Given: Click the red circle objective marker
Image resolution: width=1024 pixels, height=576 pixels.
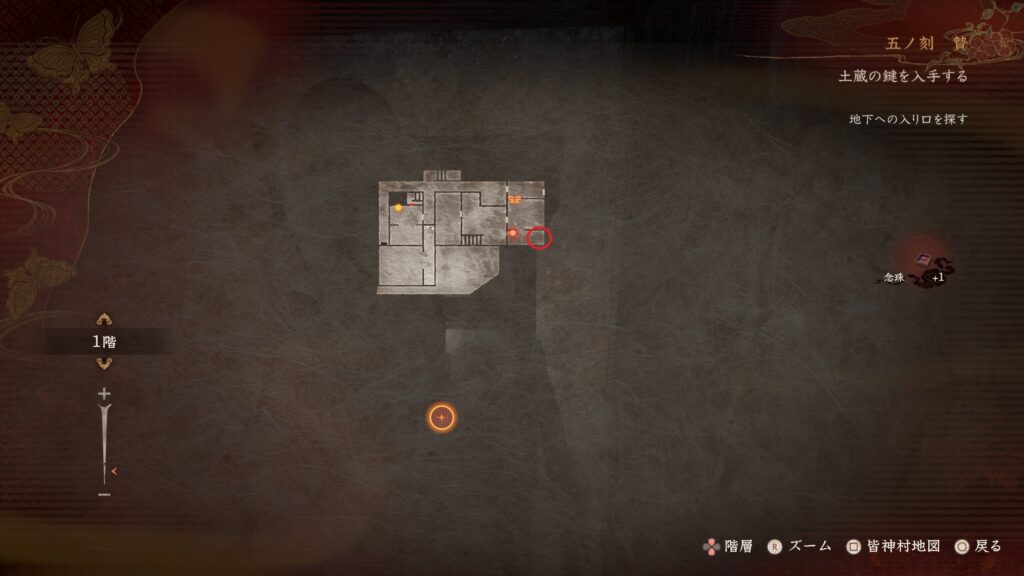Looking at the screenshot, I should 539,238.
